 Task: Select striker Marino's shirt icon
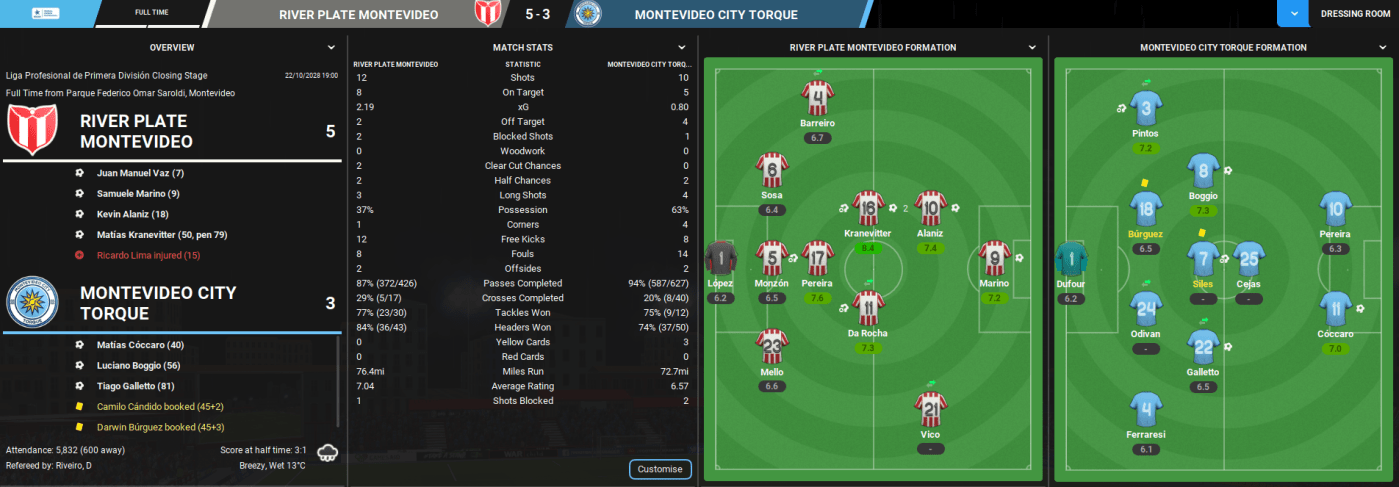coord(994,259)
